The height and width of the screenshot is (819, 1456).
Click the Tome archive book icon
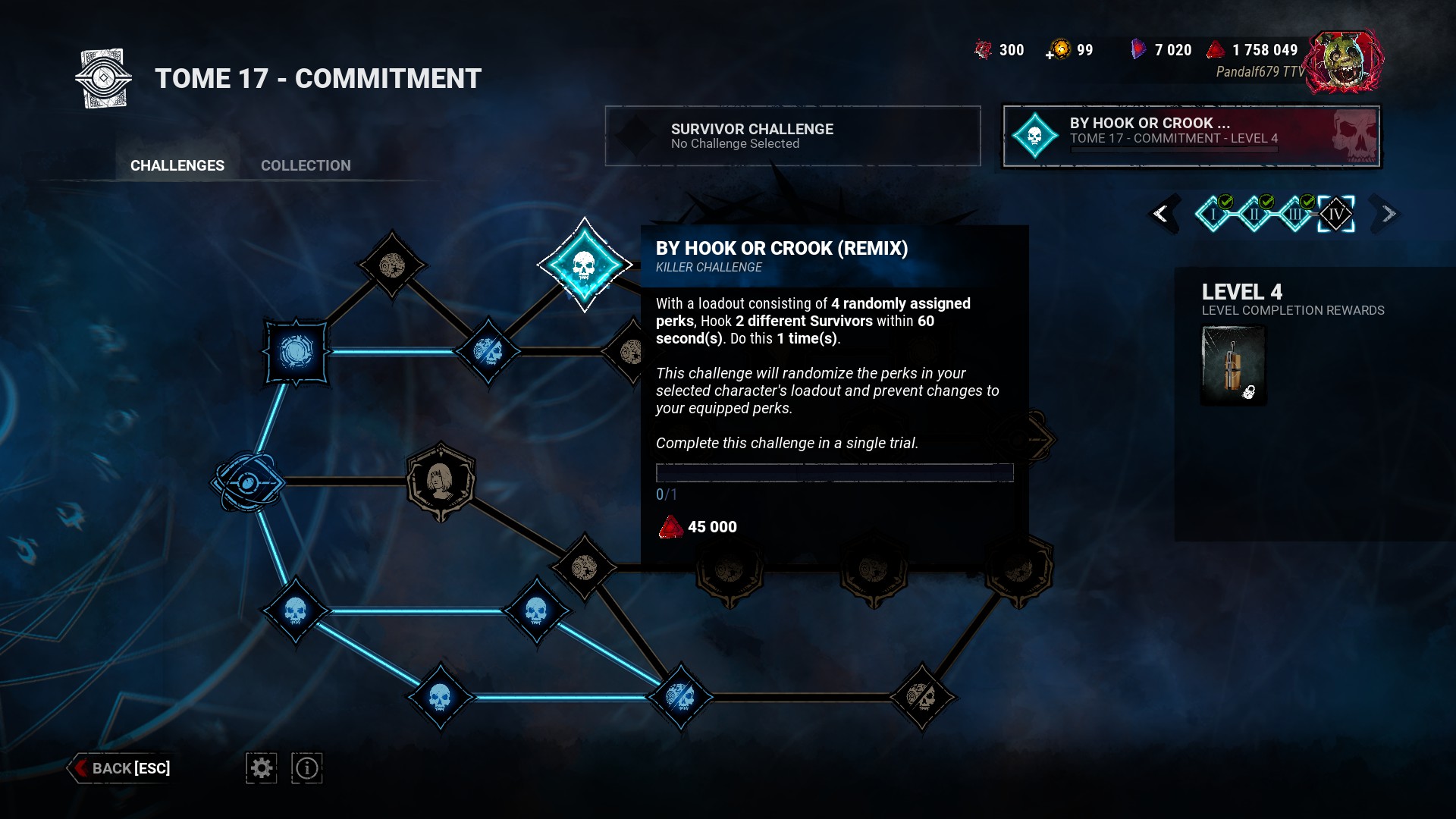coord(104,79)
